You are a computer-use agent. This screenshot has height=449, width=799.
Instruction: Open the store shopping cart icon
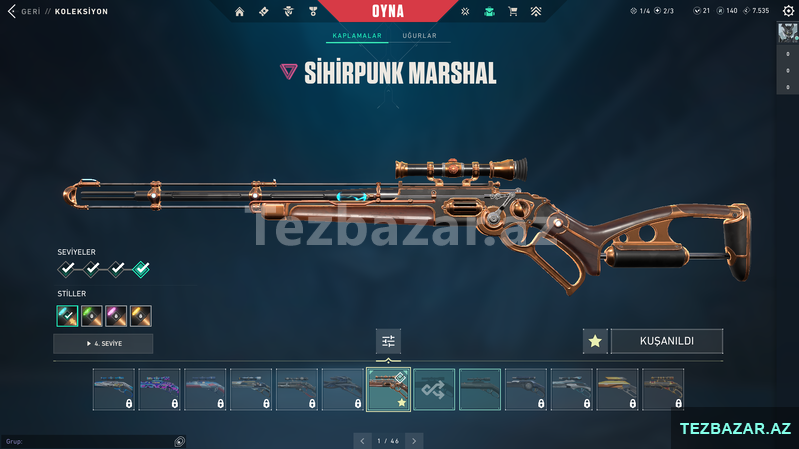point(513,12)
